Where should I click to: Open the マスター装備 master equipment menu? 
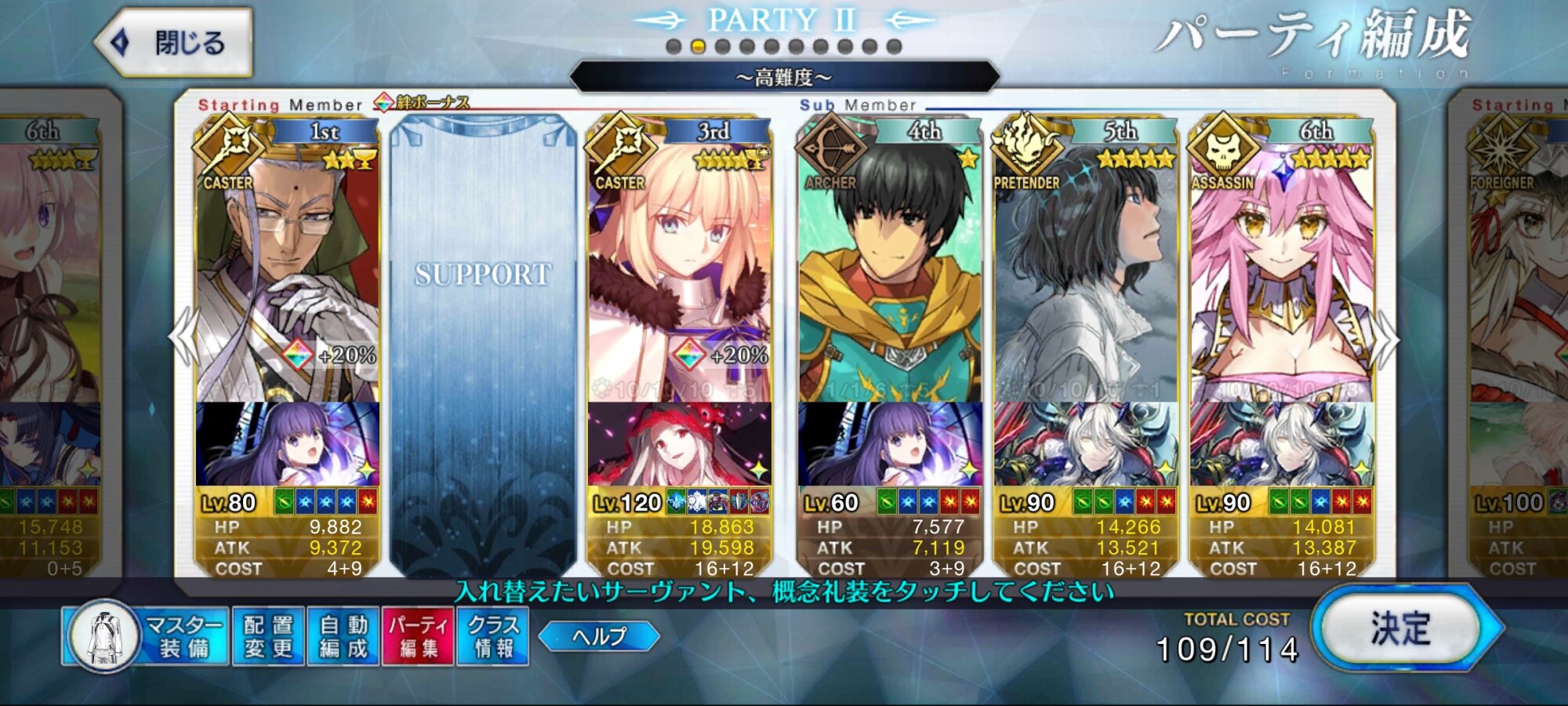pyautogui.click(x=147, y=636)
